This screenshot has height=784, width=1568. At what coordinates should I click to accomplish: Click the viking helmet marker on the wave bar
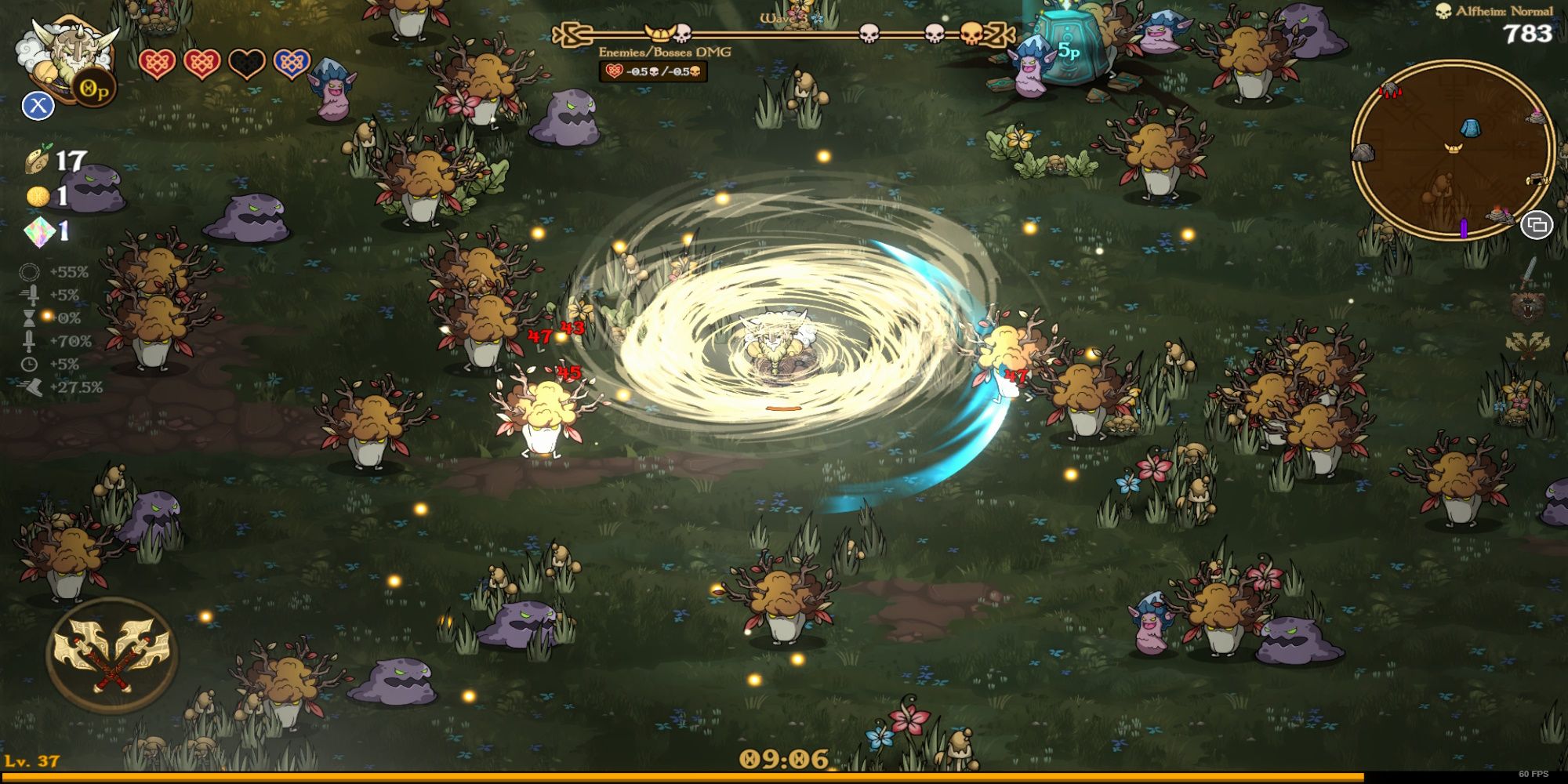pos(660,33)
